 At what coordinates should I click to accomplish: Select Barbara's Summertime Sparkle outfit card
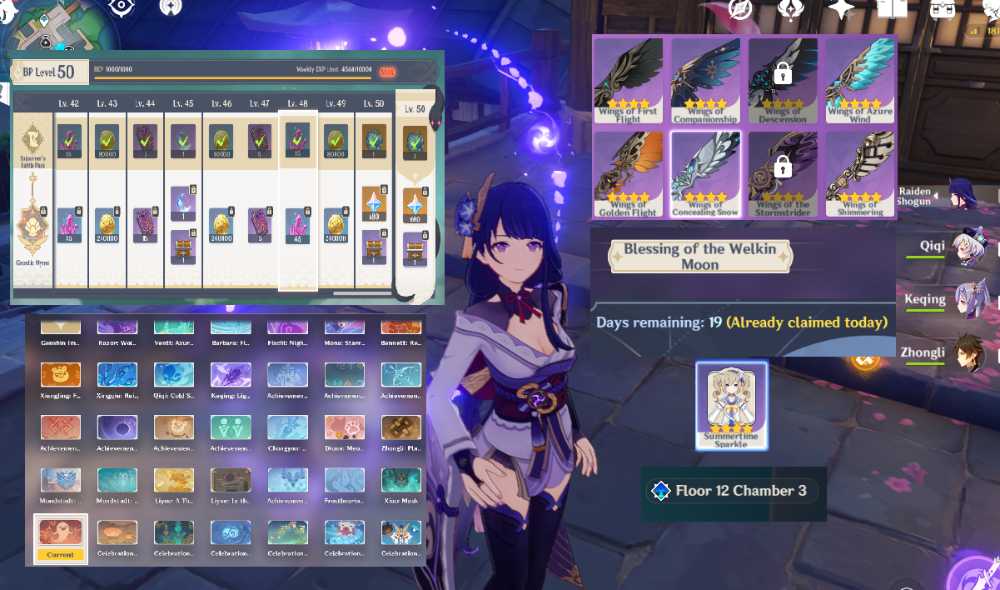pyautogui.click(x=731, y=406)
